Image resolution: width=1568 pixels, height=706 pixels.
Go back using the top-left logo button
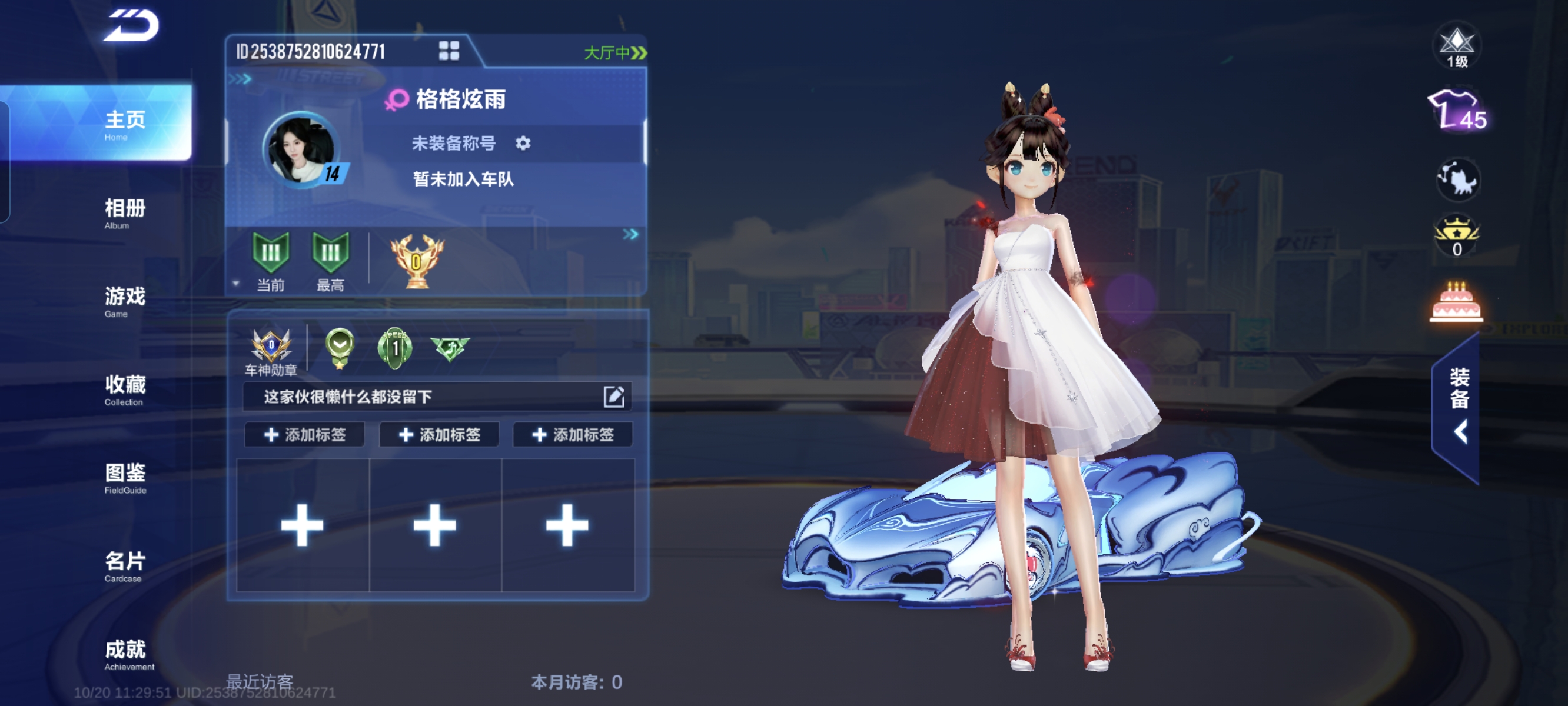coord(131,25)
